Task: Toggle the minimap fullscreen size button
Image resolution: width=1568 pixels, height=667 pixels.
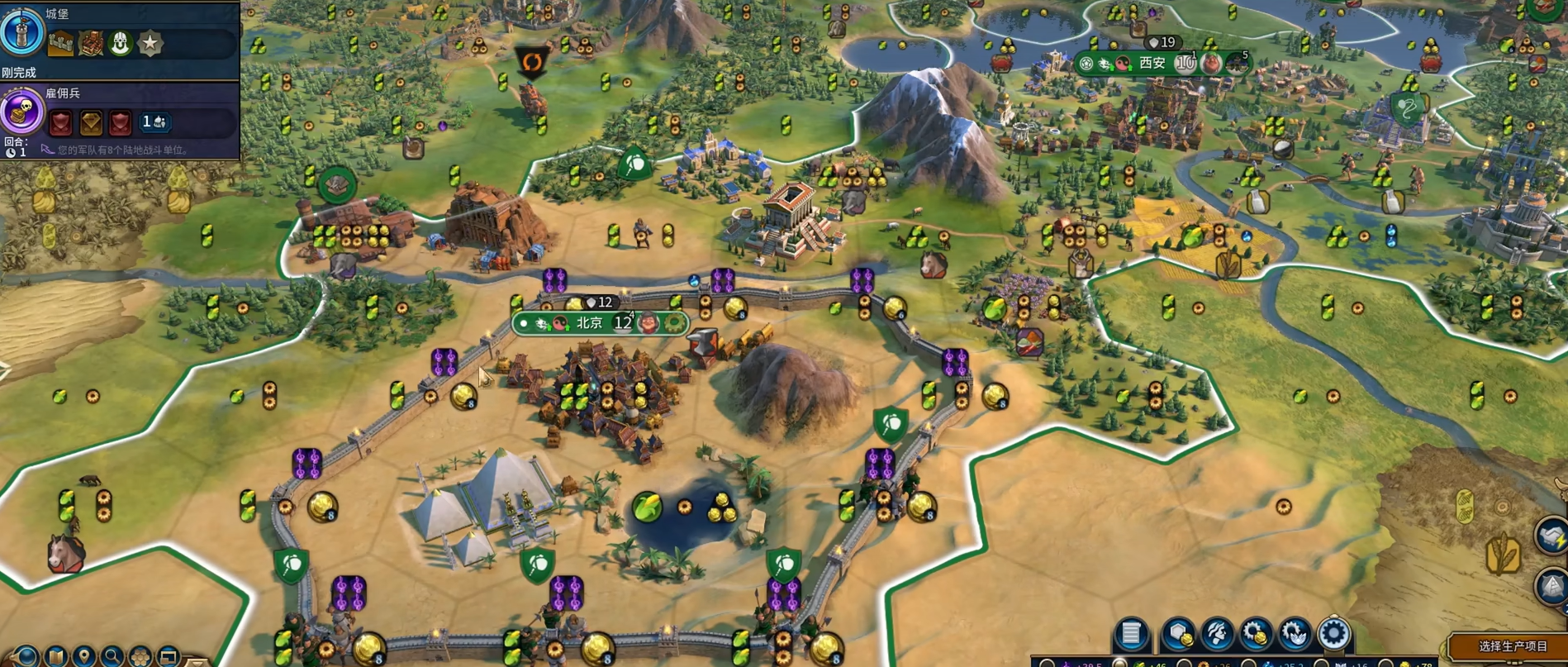Action: 168,658
